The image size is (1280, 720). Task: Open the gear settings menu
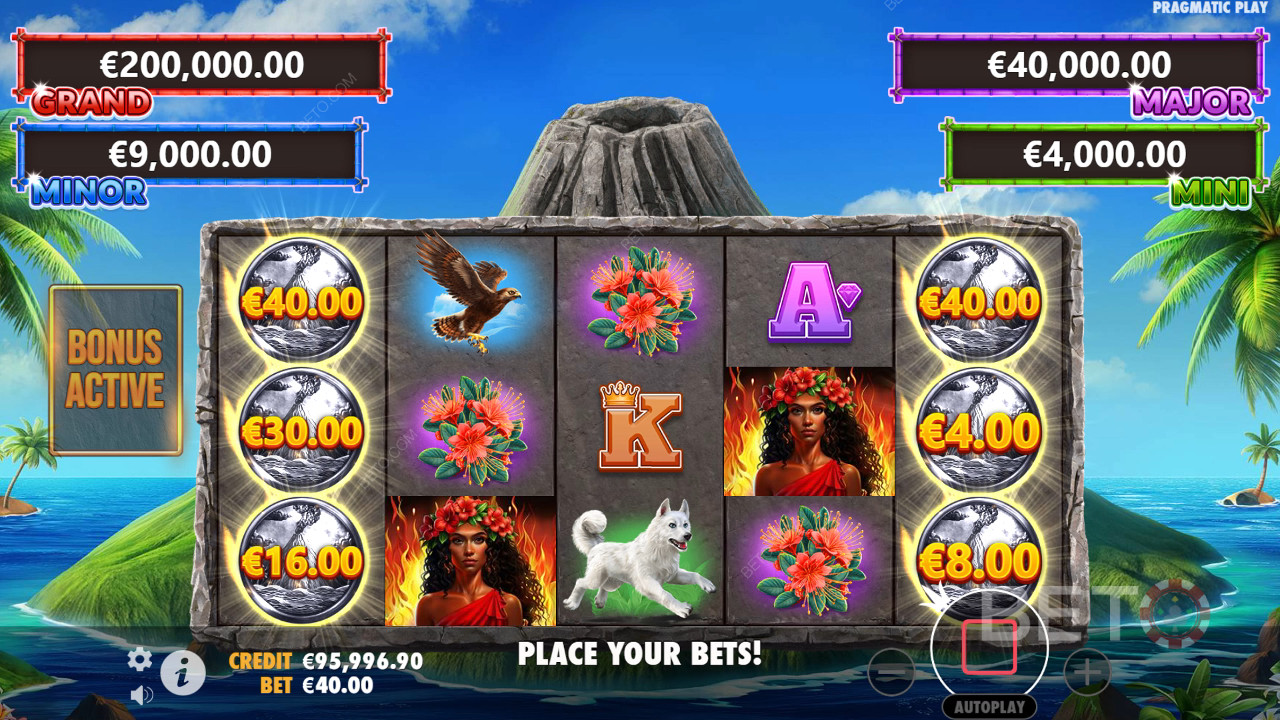point(139,659)
